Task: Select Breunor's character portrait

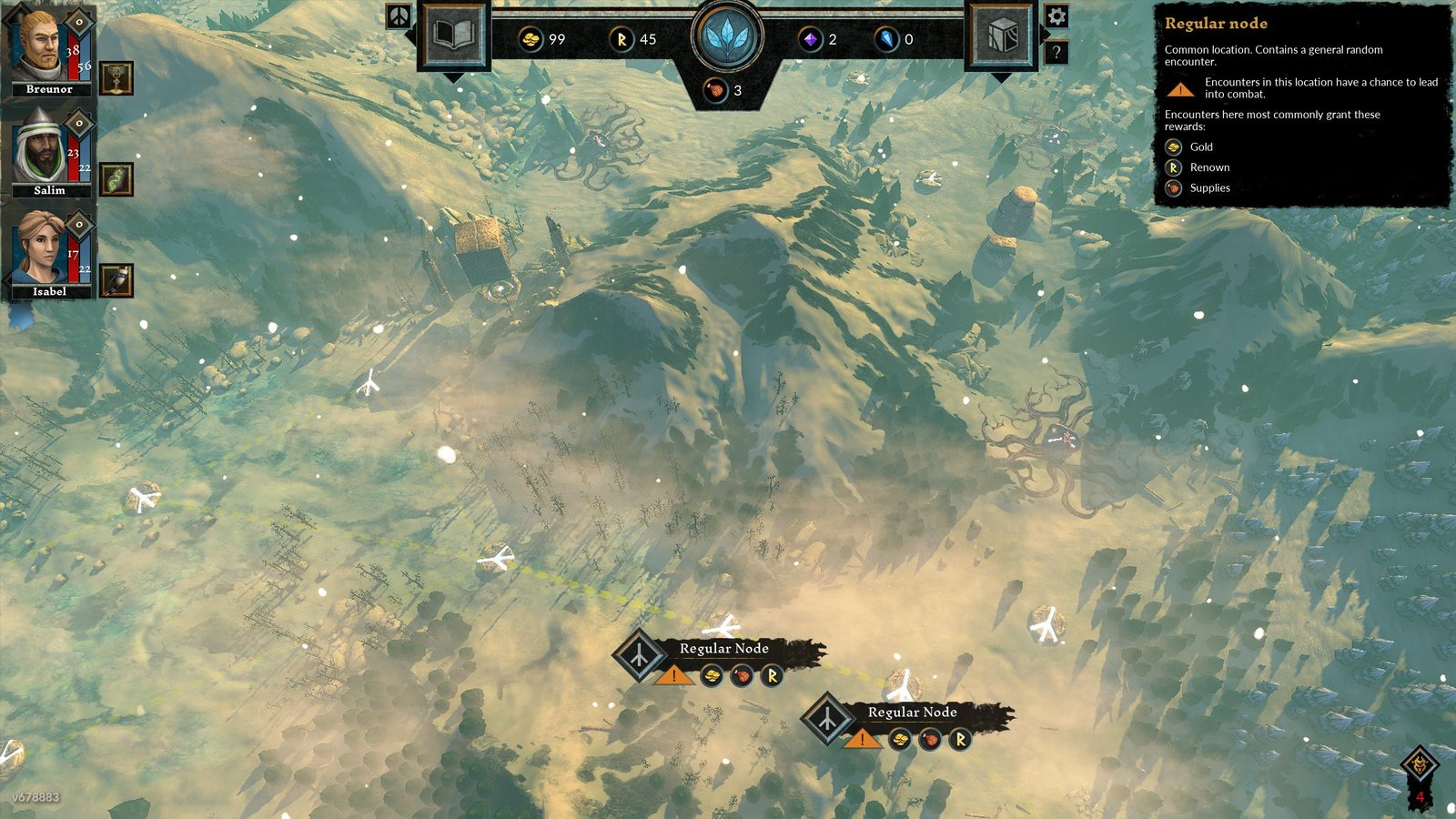Action: pos(40,47)
